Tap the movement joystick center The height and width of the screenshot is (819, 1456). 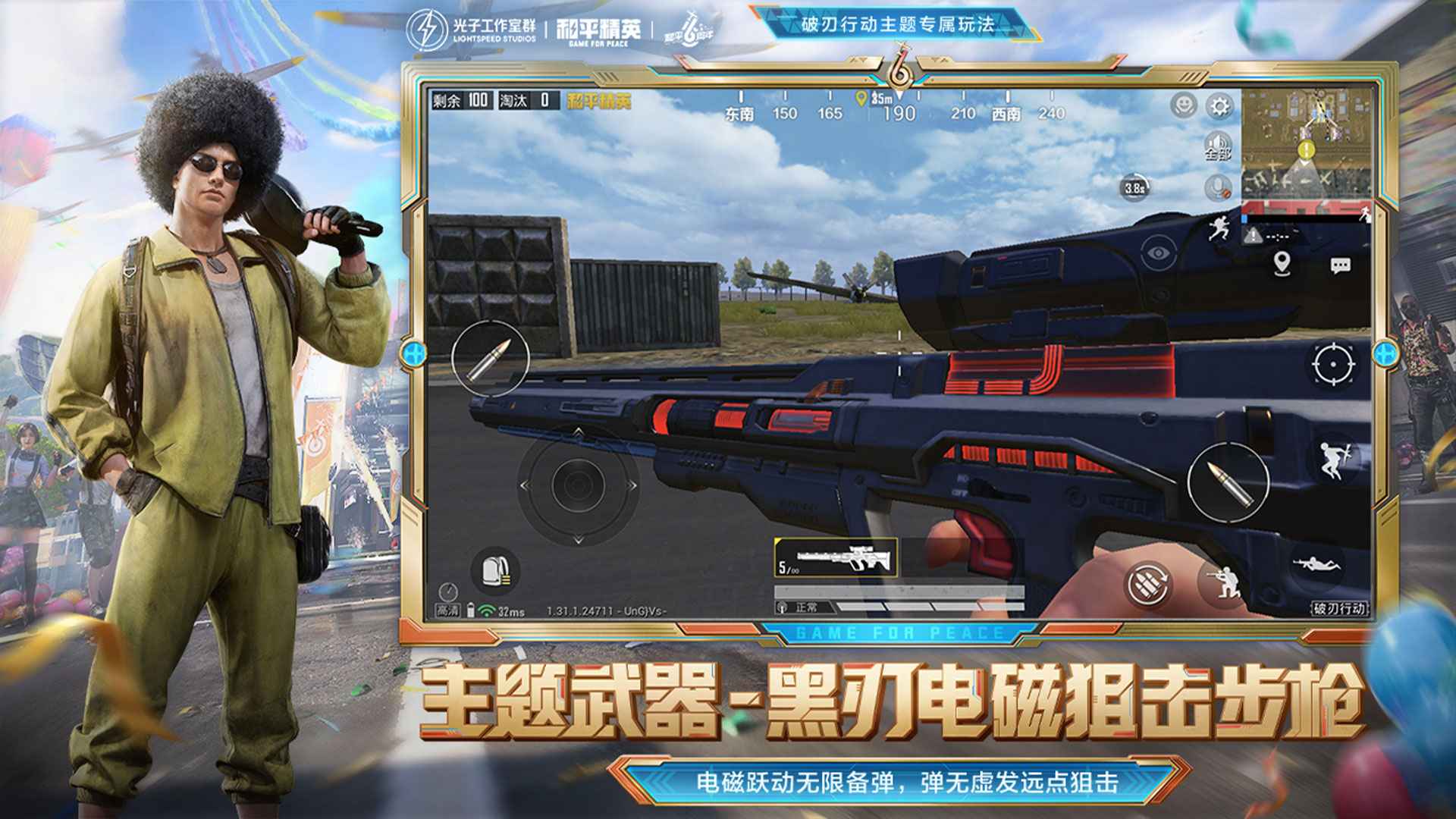click(578, 485)
